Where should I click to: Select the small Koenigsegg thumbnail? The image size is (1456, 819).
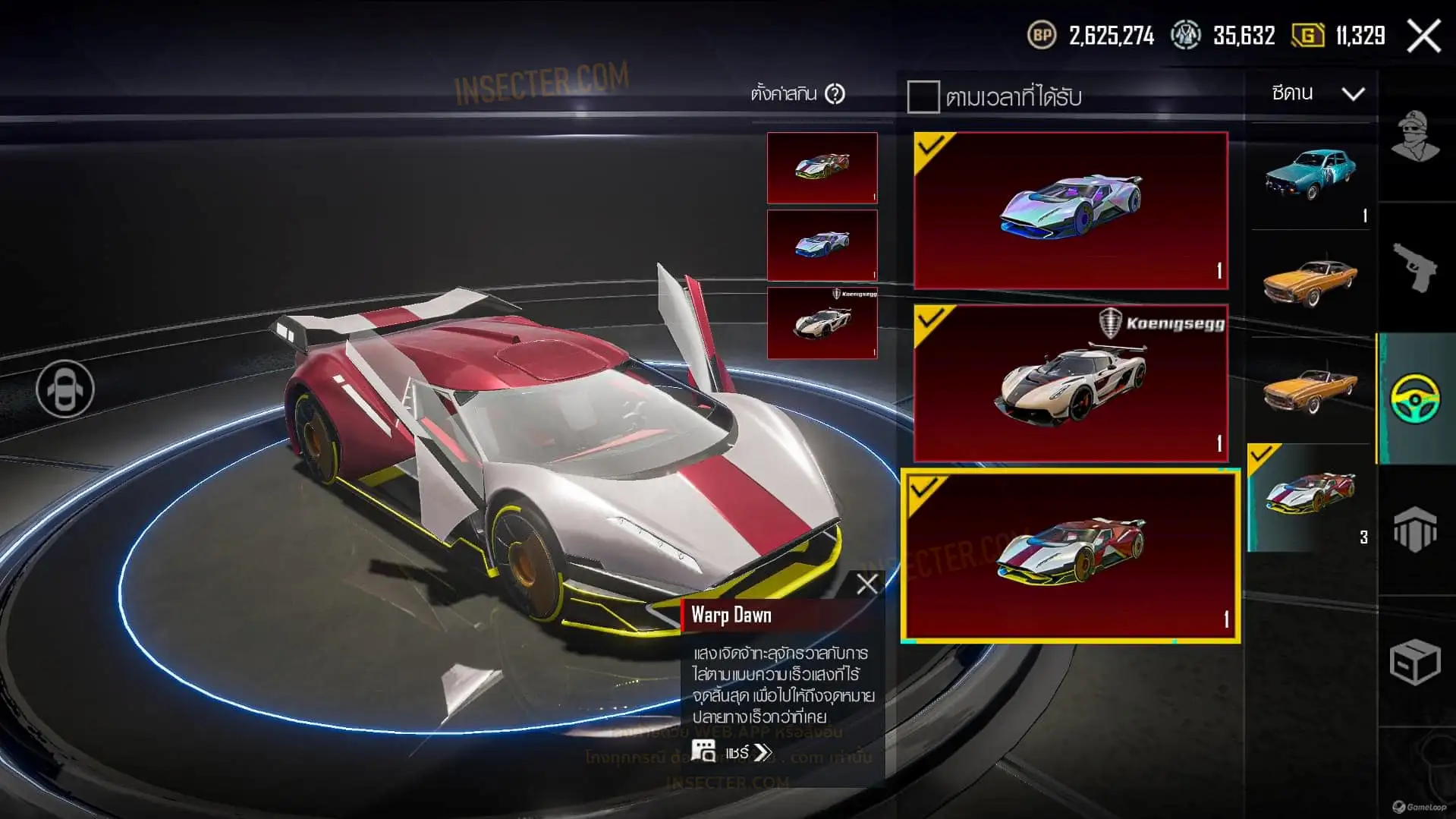click(x=822, y=323)
